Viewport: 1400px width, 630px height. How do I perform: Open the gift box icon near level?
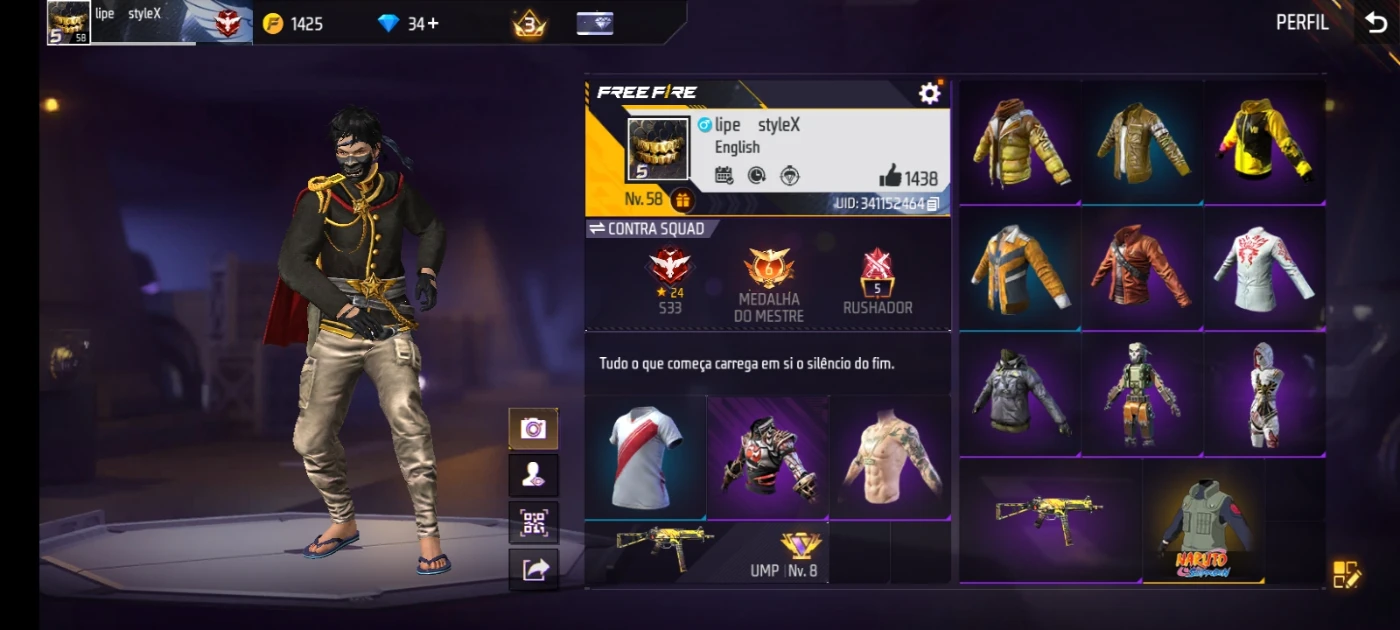point(682,200)
